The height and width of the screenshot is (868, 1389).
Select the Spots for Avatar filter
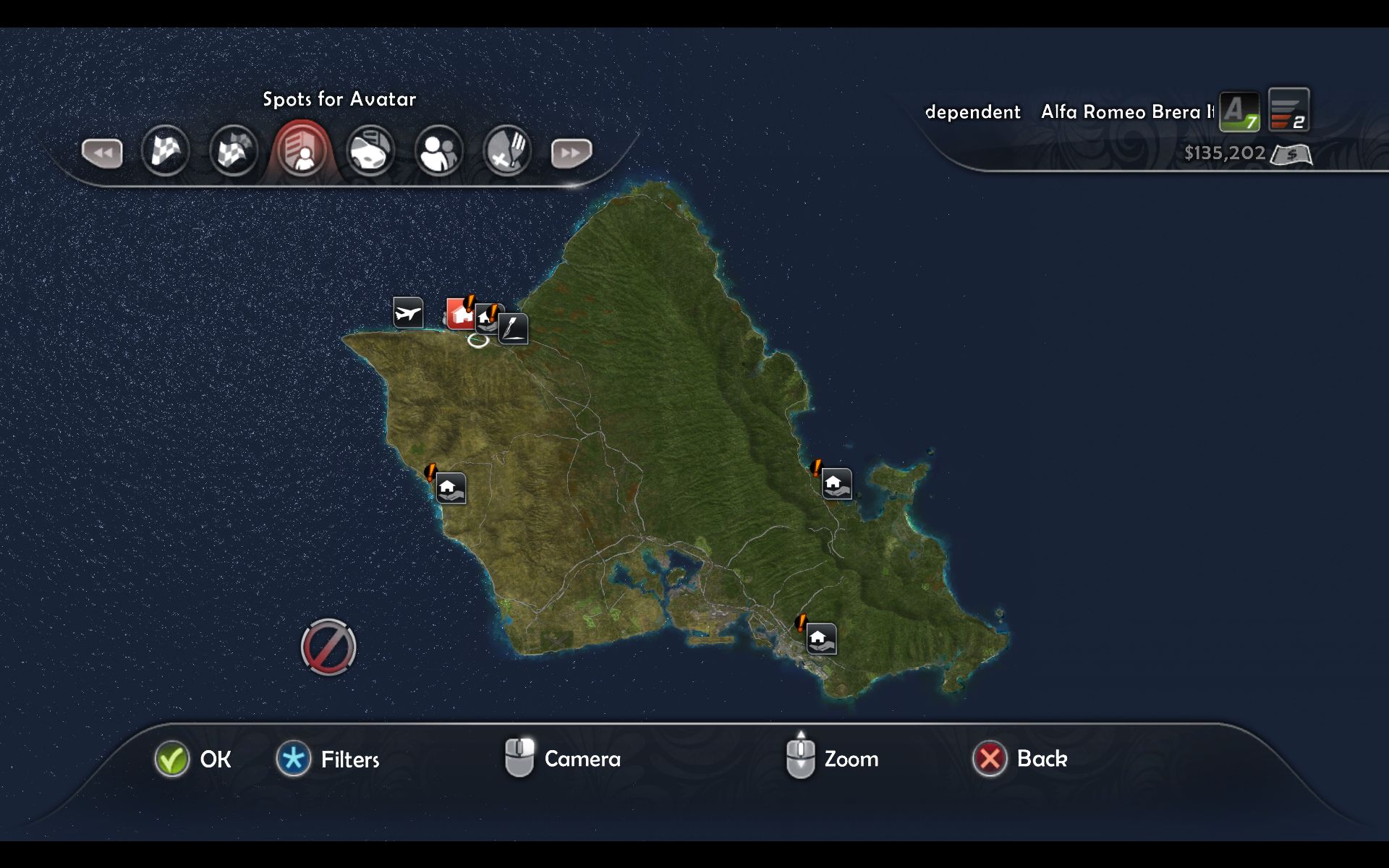coord(302,151)
